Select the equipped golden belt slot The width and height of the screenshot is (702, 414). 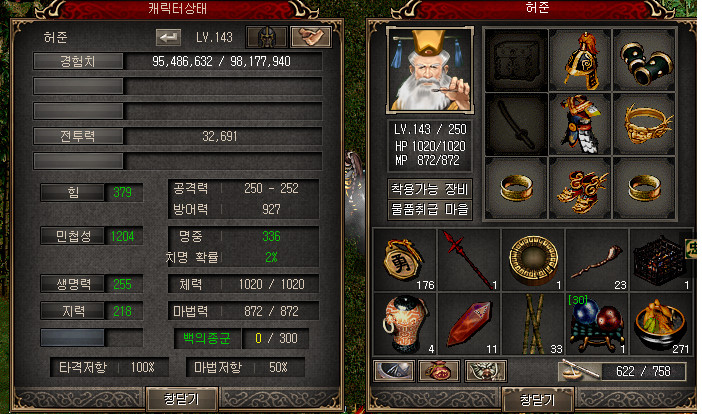click(642, 123)
